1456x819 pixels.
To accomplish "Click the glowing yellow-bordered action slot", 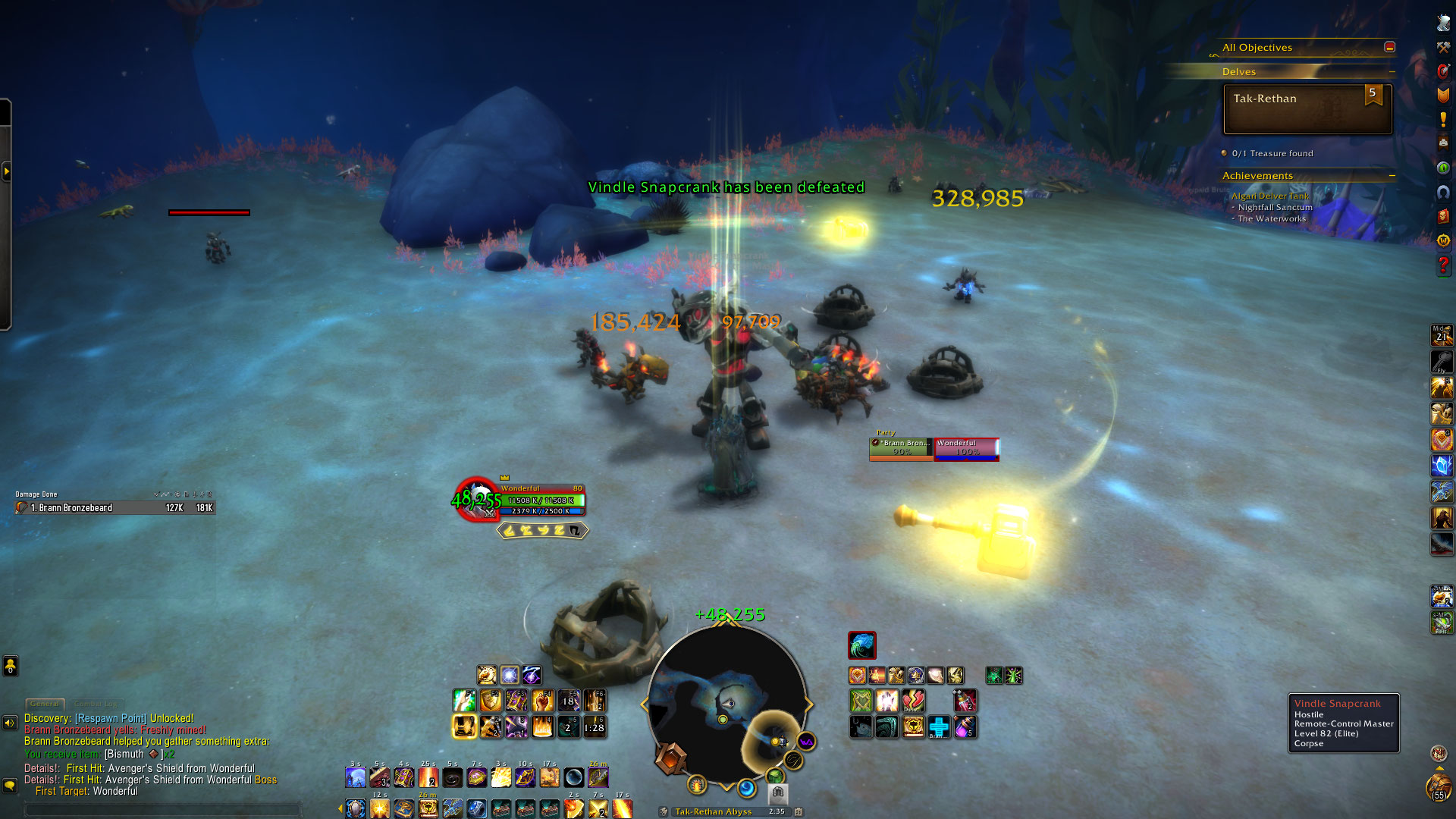I will tap(464, 726).
